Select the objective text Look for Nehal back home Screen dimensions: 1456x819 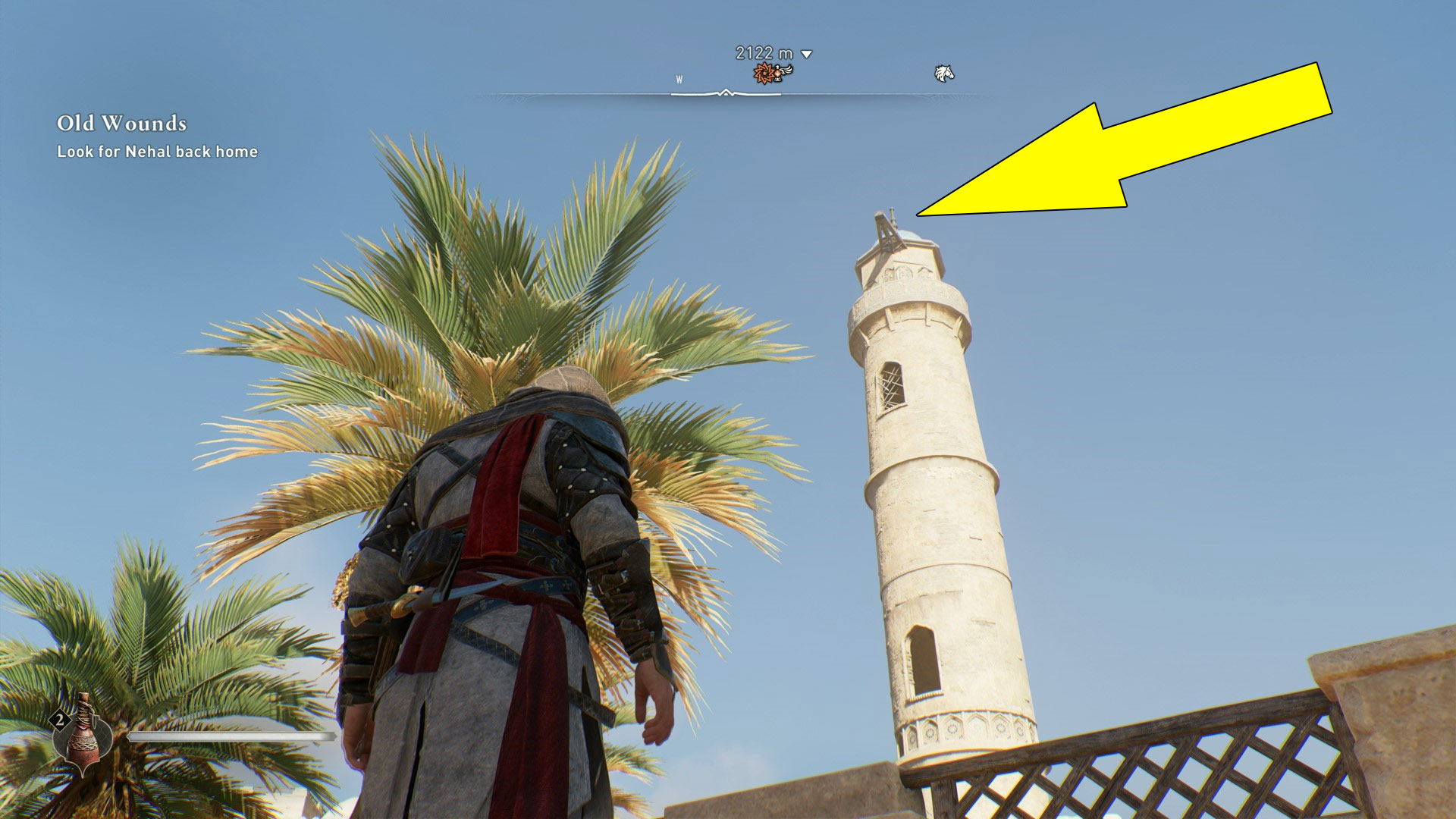(155, 152)
